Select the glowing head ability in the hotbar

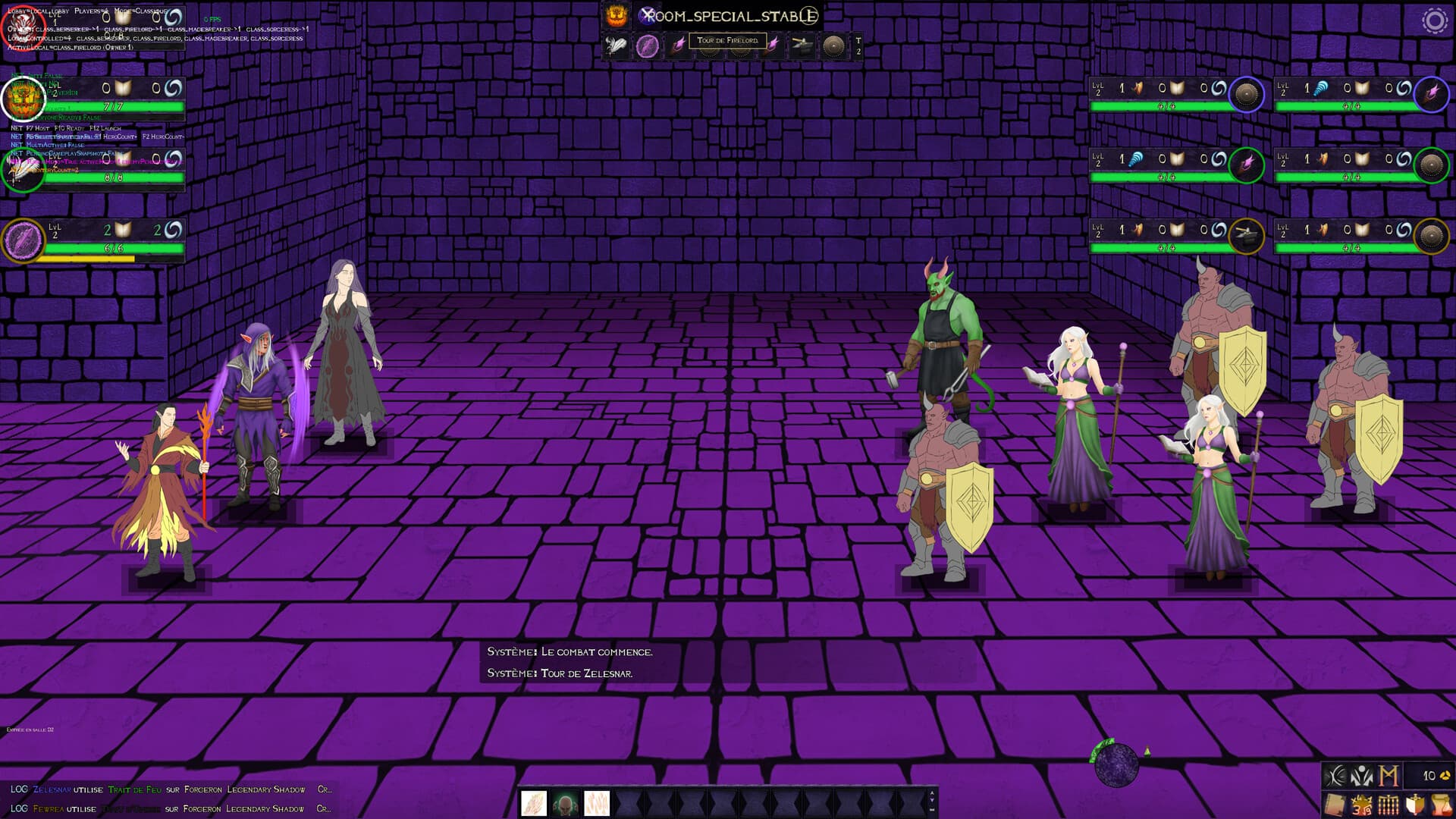564,803
